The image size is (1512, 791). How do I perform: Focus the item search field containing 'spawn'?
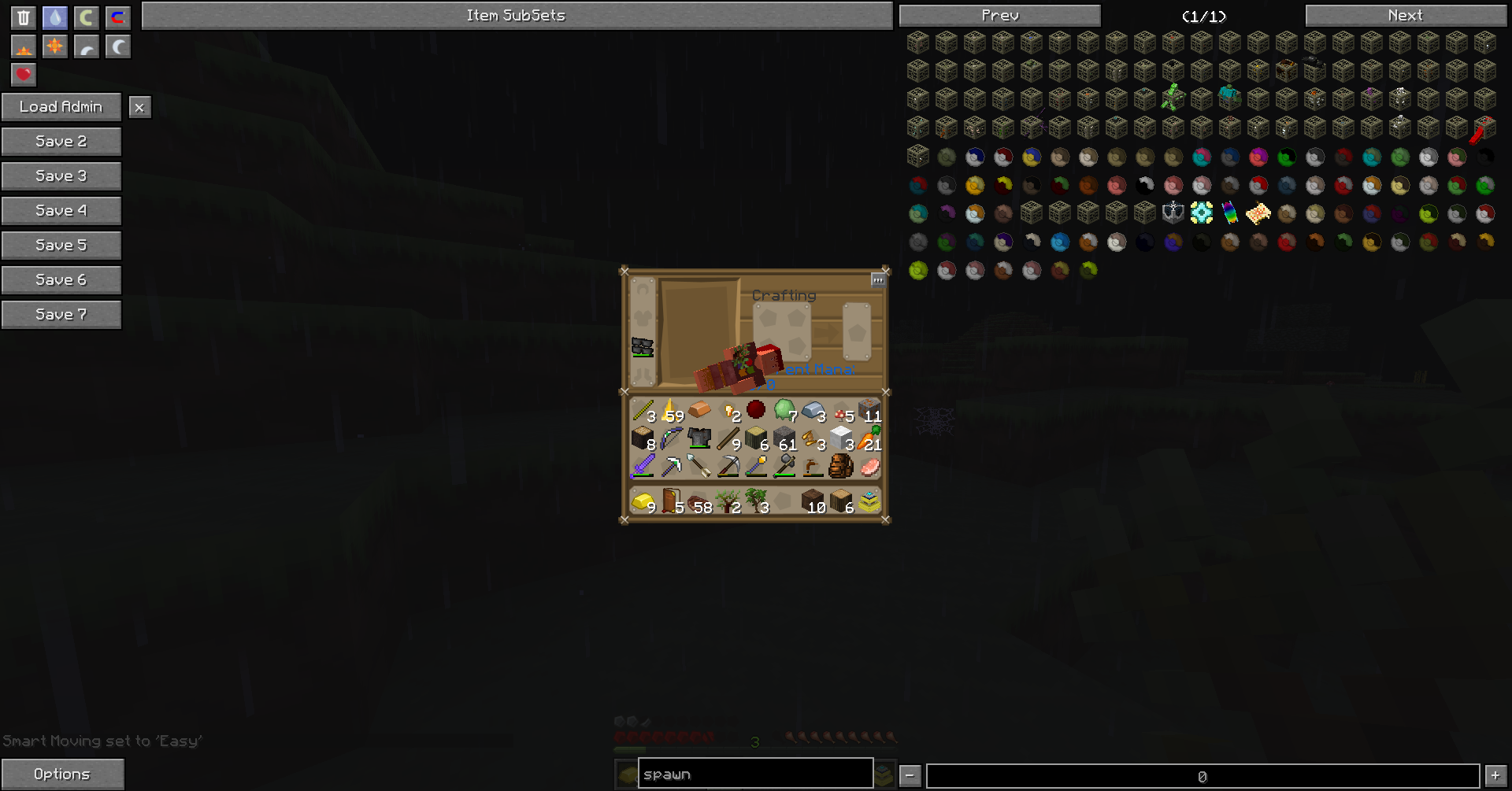coord(755,774)
